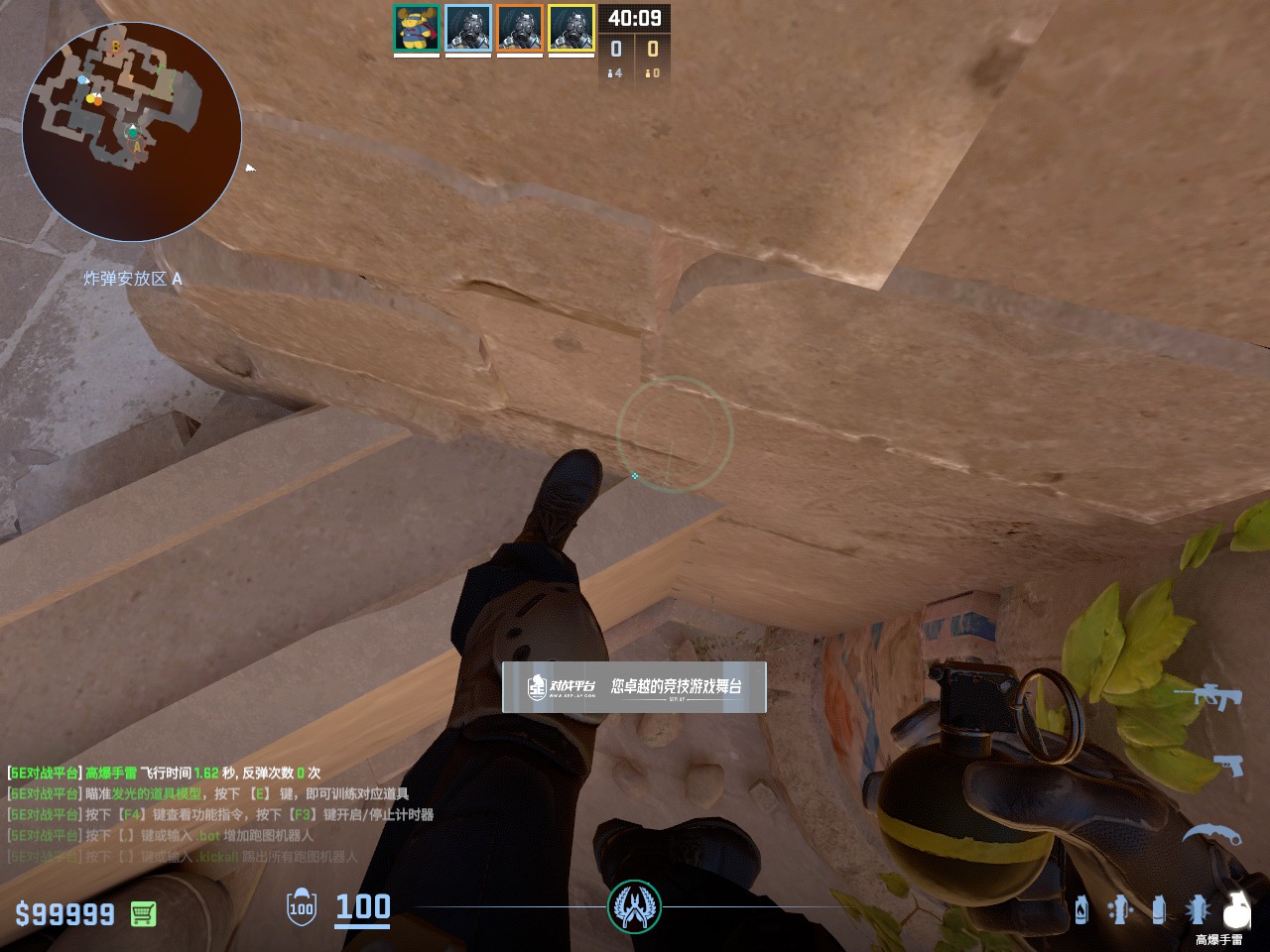Select the gas-mask avatar with orange border
This screenshot has width=1270, height=952.
(x=520, y=28)
